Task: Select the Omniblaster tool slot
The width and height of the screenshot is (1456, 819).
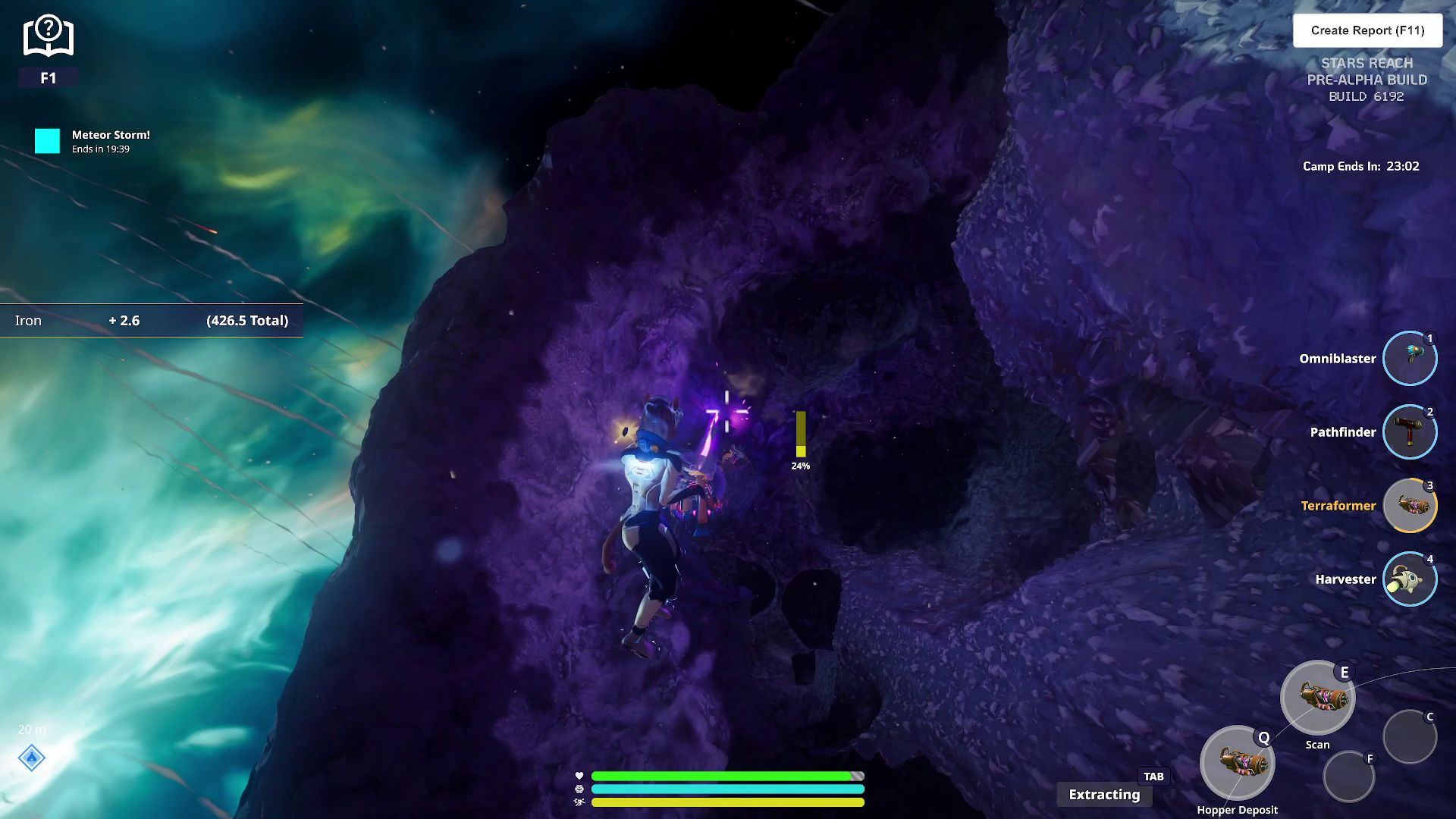Action: [x=1409, y=358]
